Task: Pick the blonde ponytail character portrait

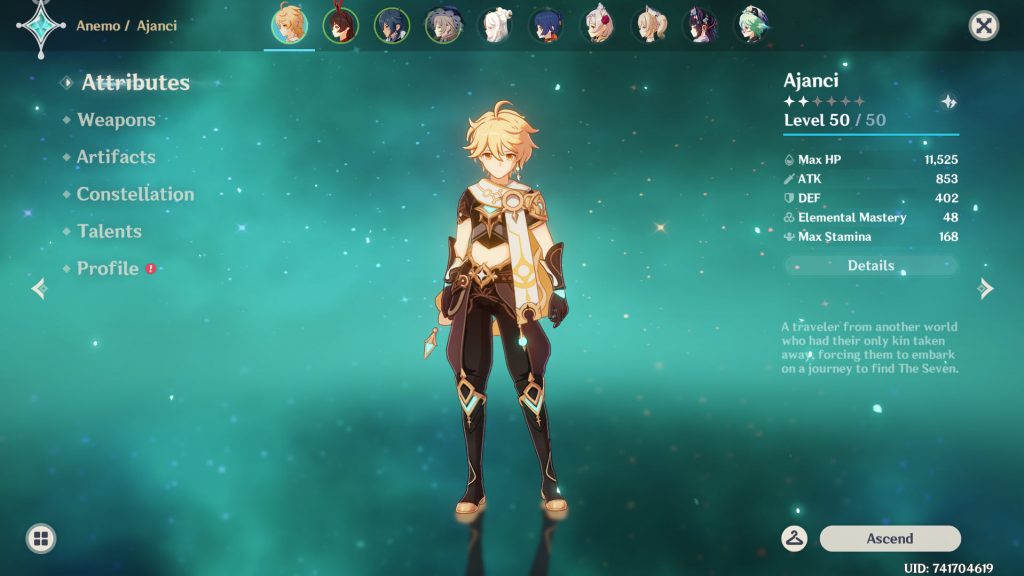Action: tap(648, 26)
